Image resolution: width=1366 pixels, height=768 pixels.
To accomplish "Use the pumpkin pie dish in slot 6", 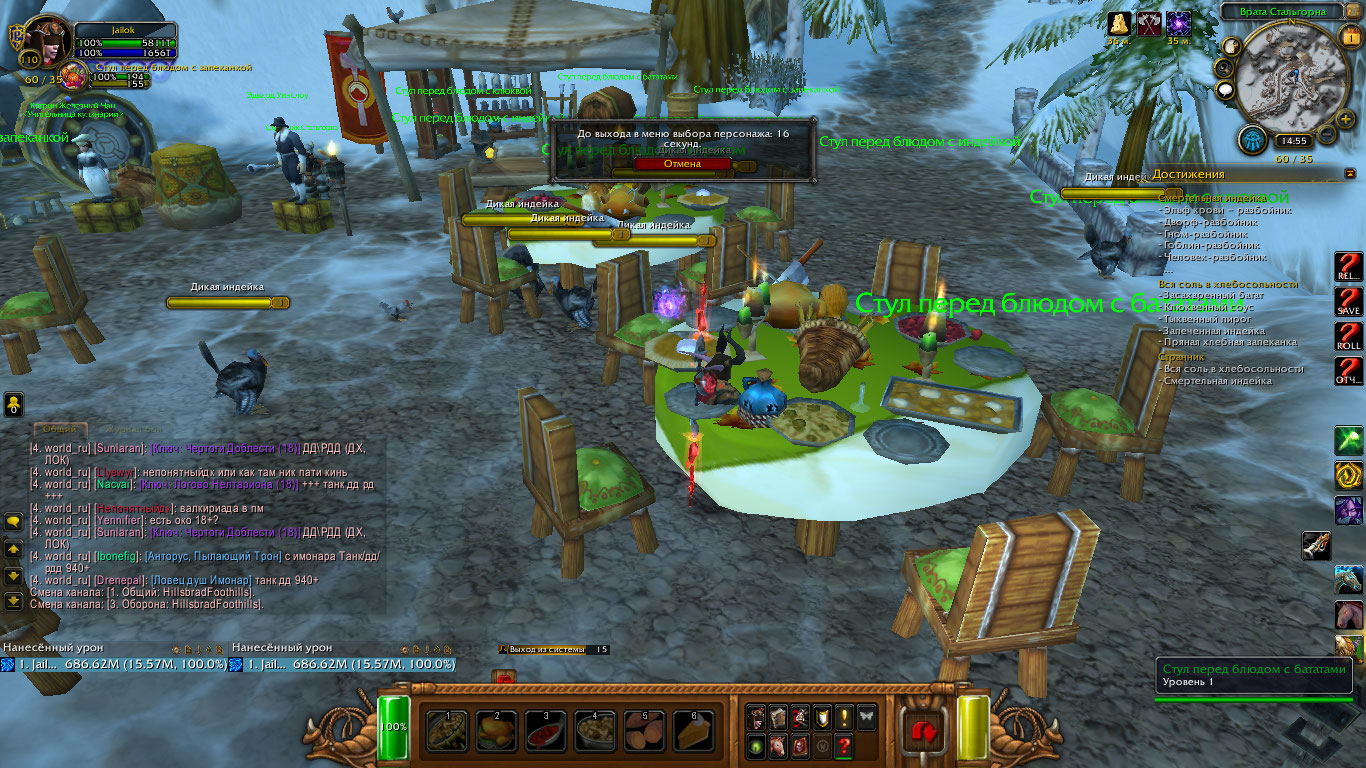I will (x=695, y=730).
